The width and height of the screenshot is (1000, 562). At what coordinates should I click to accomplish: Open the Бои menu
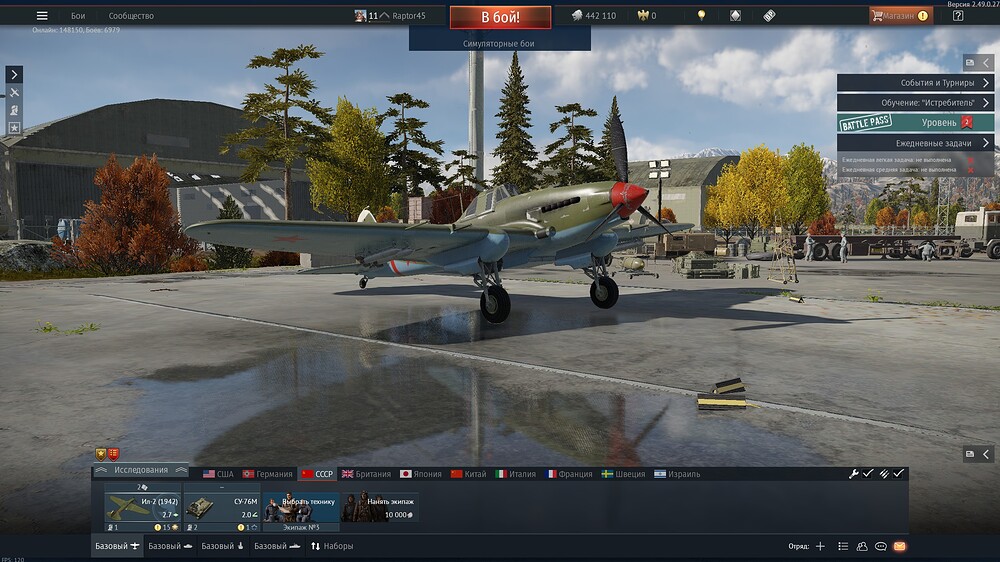[78, 16]
